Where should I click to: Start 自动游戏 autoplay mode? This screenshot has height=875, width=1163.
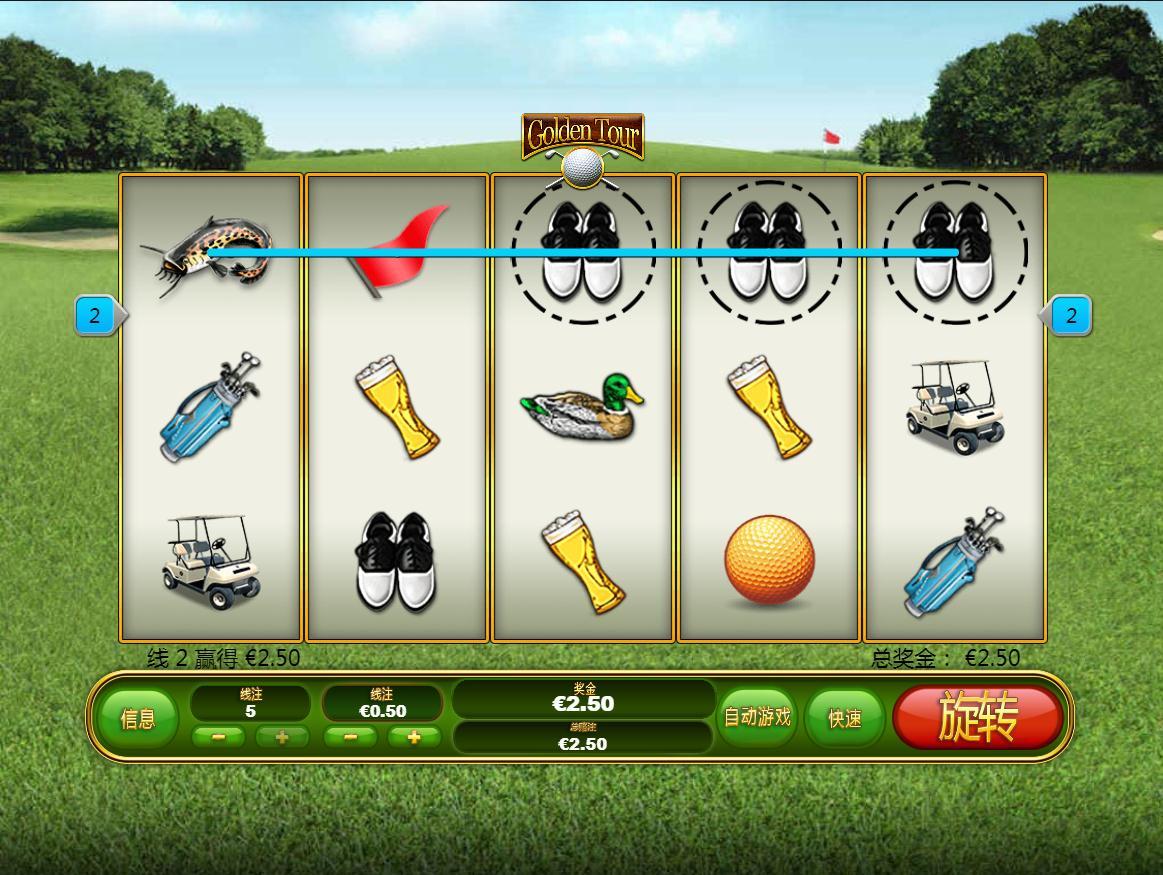click(757, 717)
